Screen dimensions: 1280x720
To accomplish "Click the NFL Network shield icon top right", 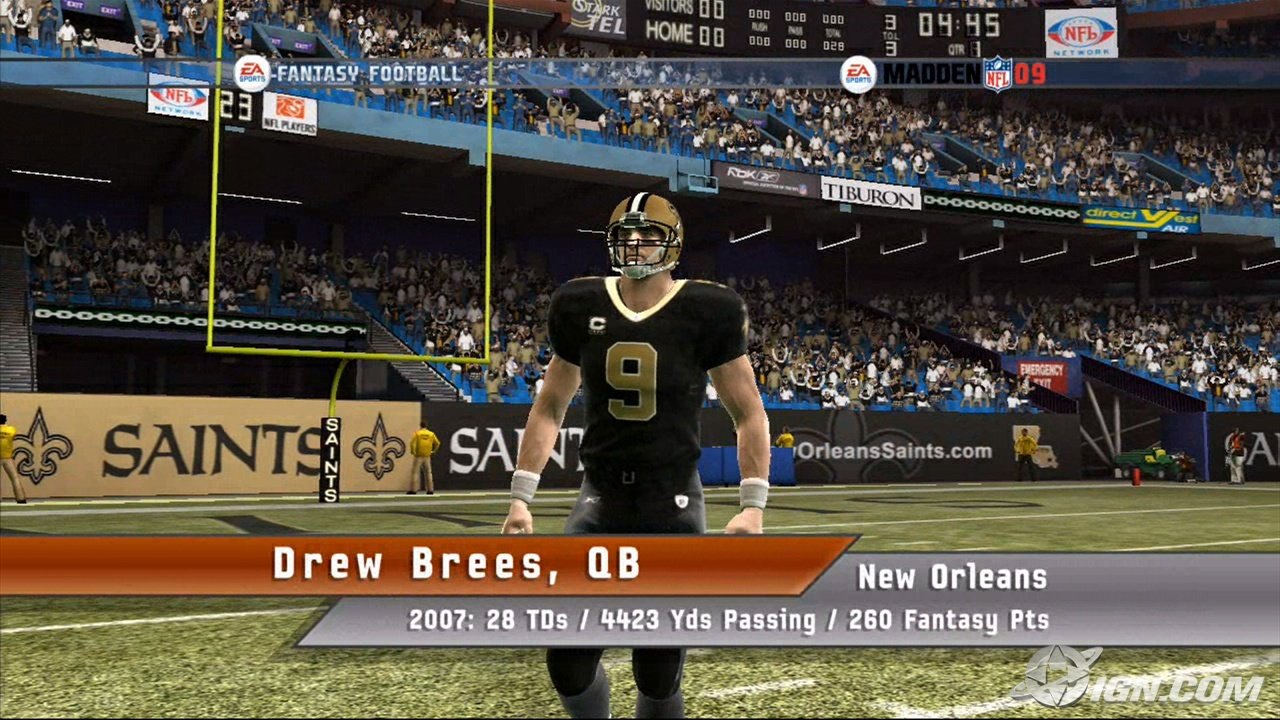I will pos(1077,32).
